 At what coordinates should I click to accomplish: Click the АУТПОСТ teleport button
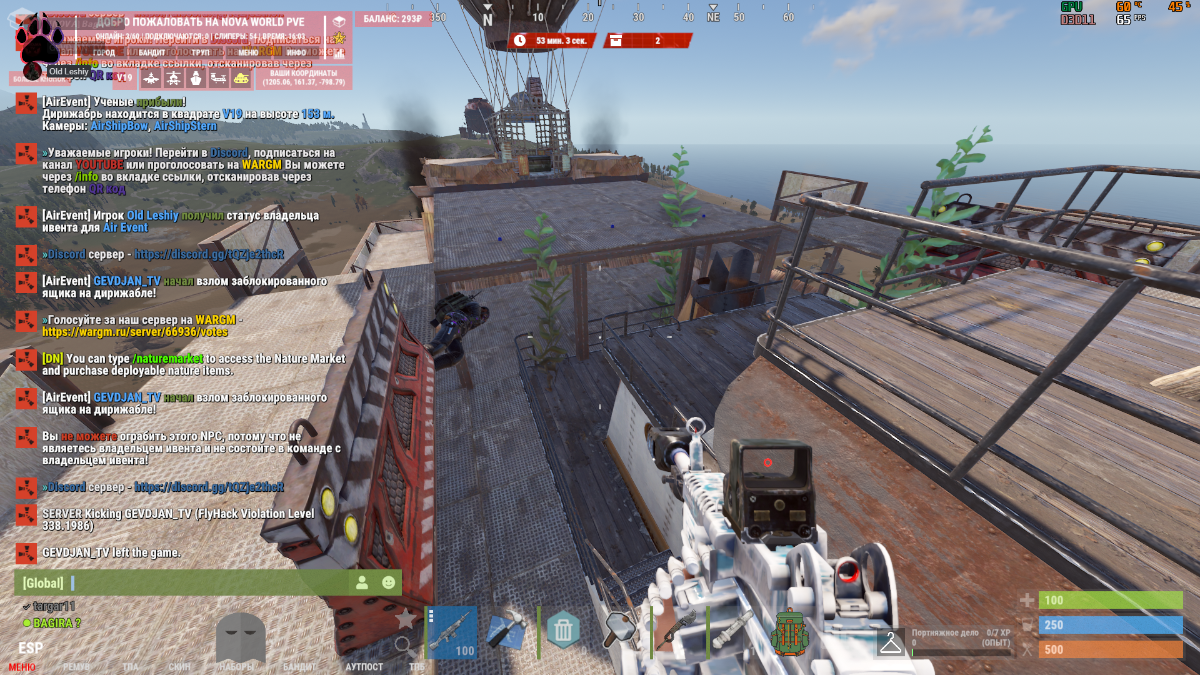pyautogui.click(x=364, y=667)
